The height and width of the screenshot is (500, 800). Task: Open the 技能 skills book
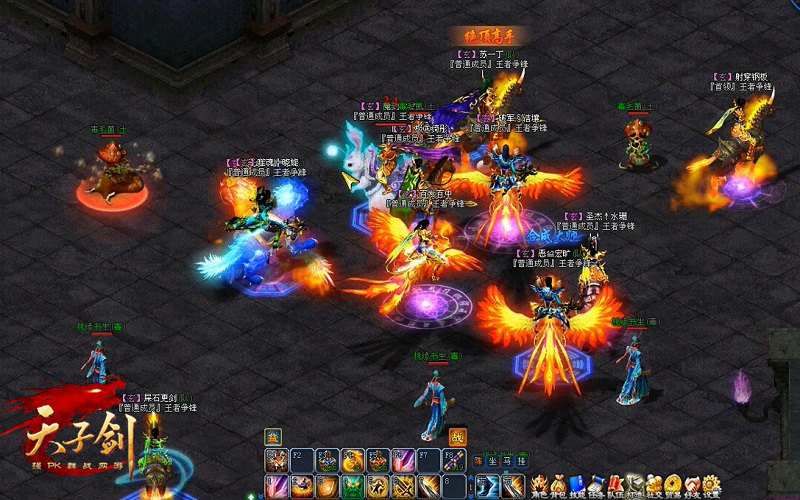(577, 483)
